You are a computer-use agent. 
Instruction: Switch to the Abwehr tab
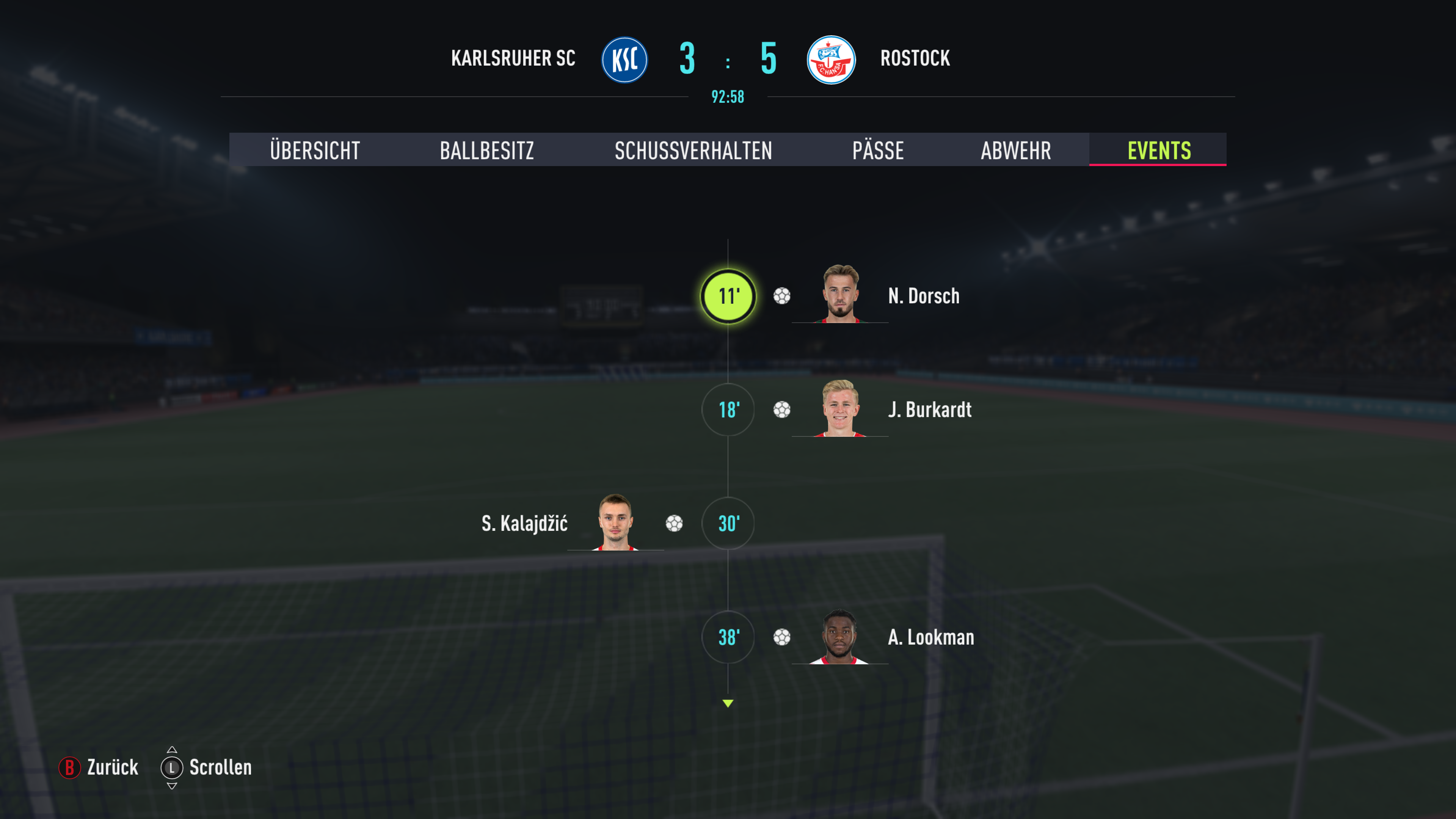[x=1016, y=151]
